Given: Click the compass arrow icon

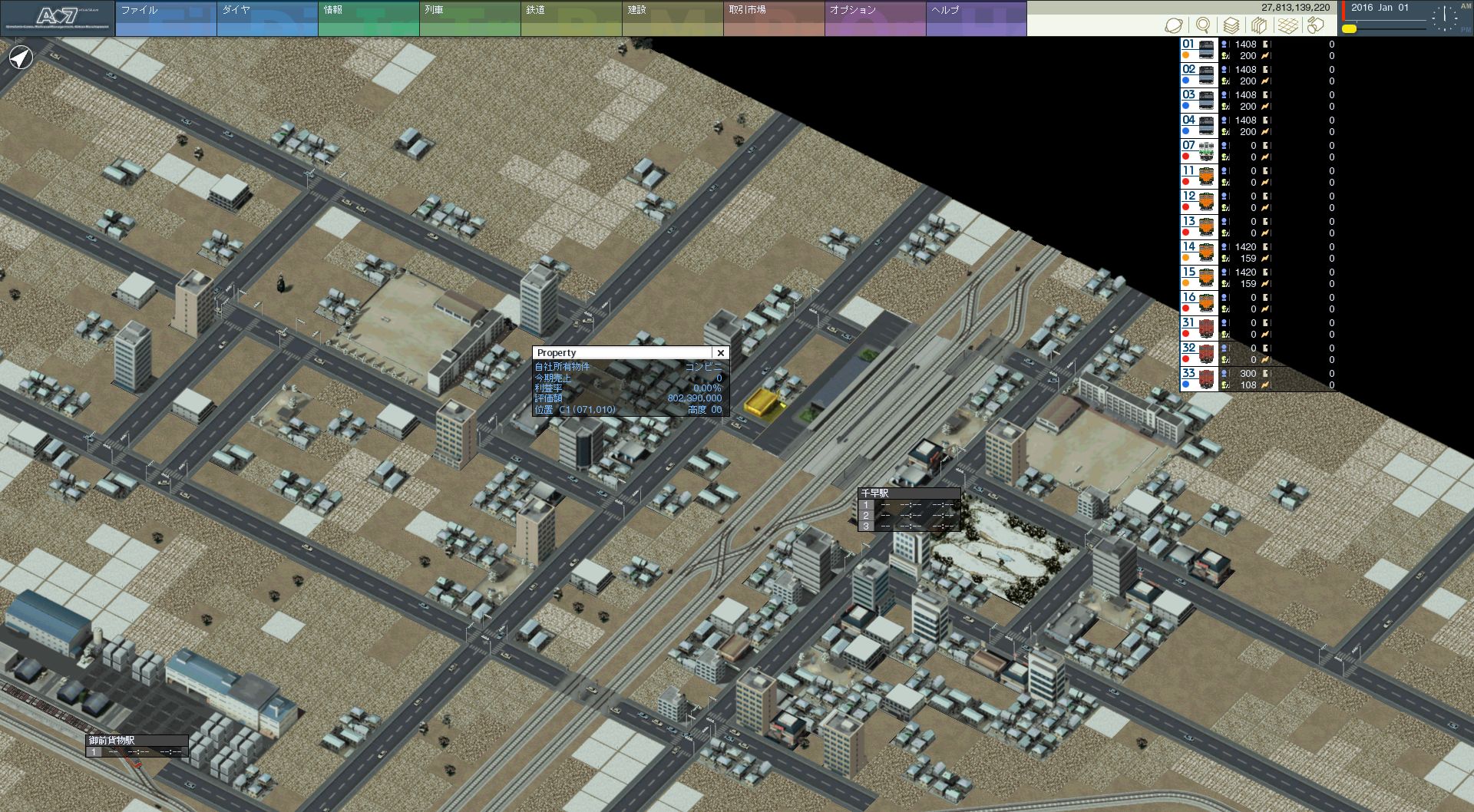Looking at the screenshot, I should pos(21,58).
